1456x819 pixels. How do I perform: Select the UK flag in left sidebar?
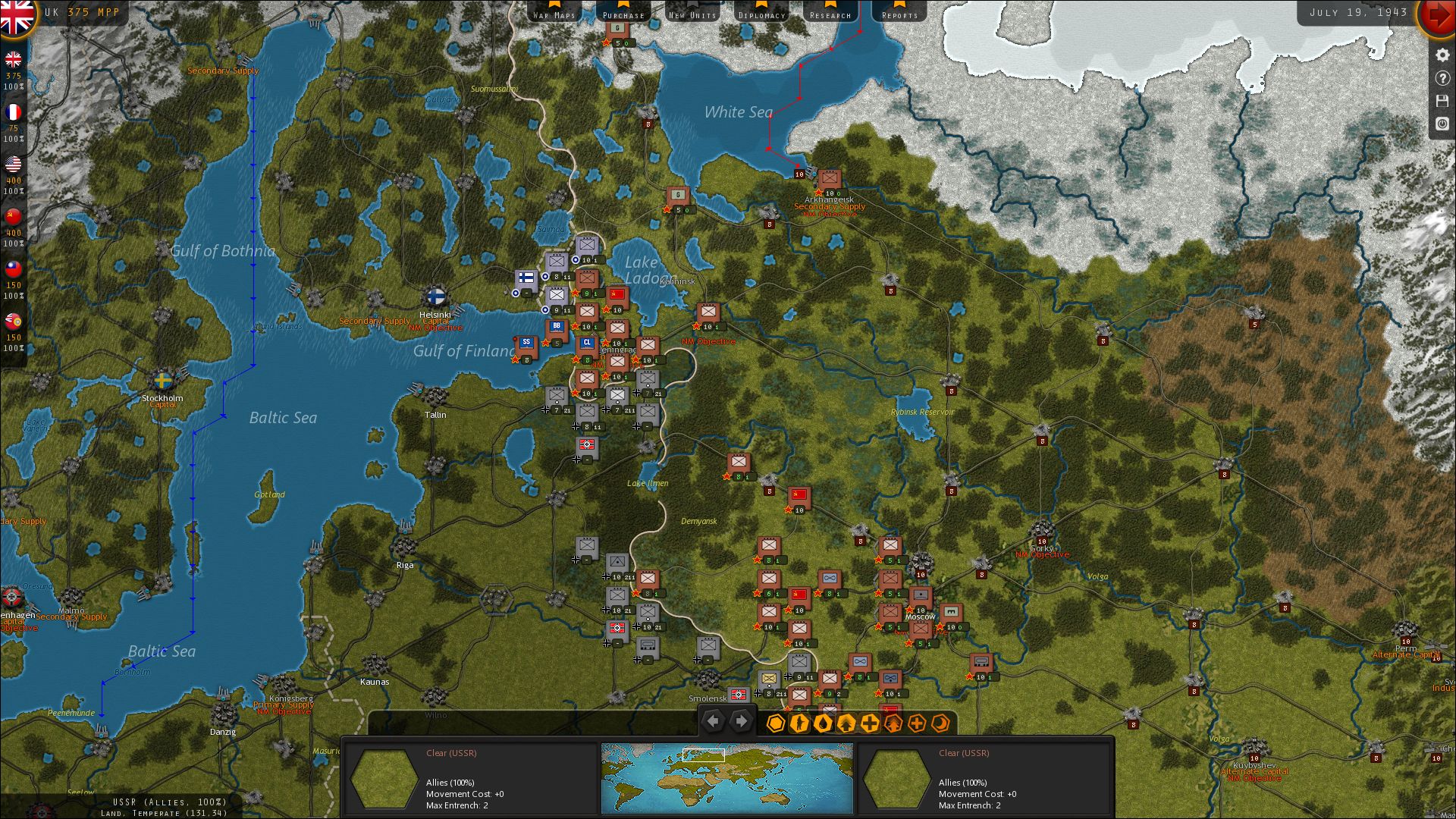click(13, 61)
